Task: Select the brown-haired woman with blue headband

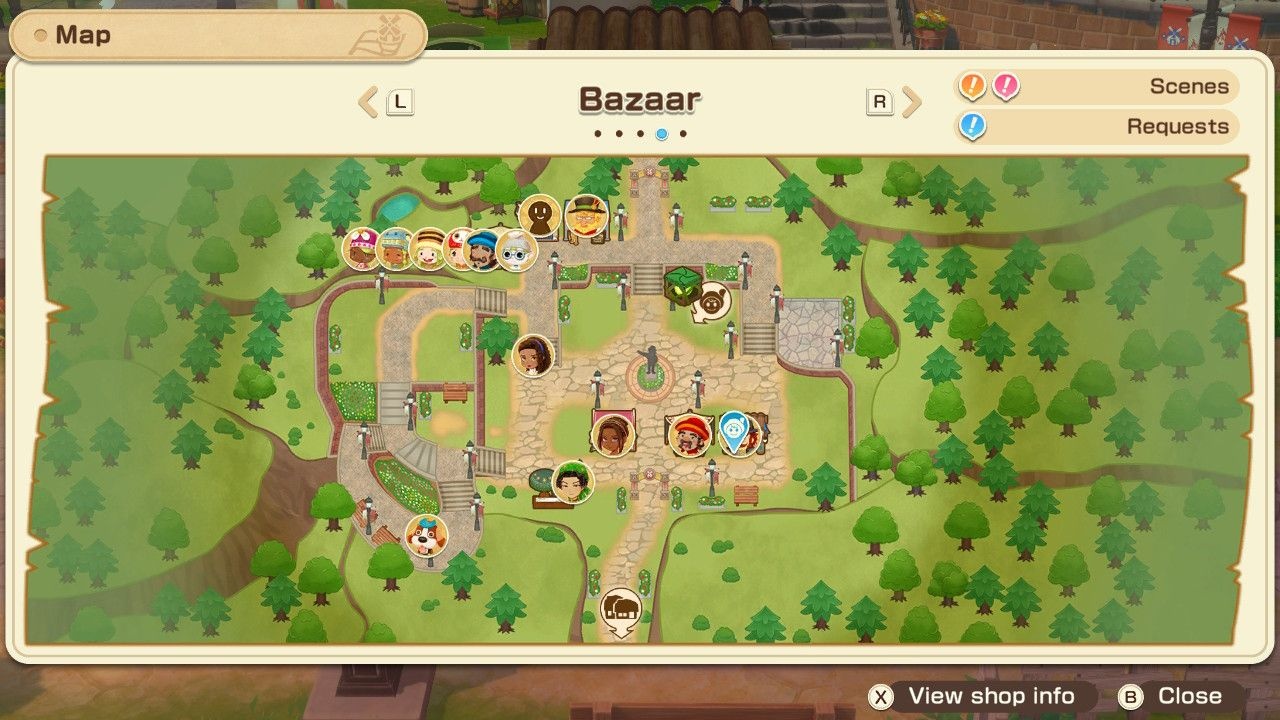Action: pyautogui.click(x=533, y=355)
